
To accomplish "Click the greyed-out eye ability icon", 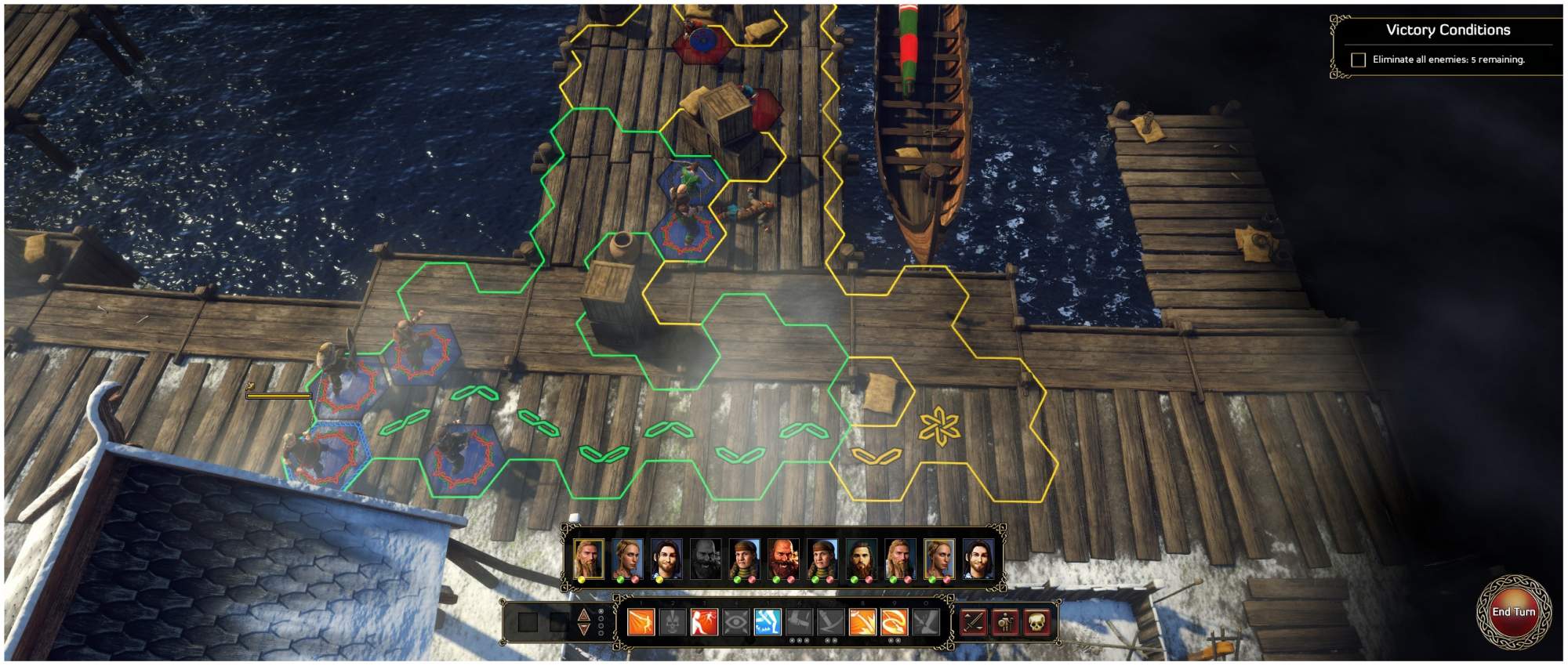I will [735, 623].
